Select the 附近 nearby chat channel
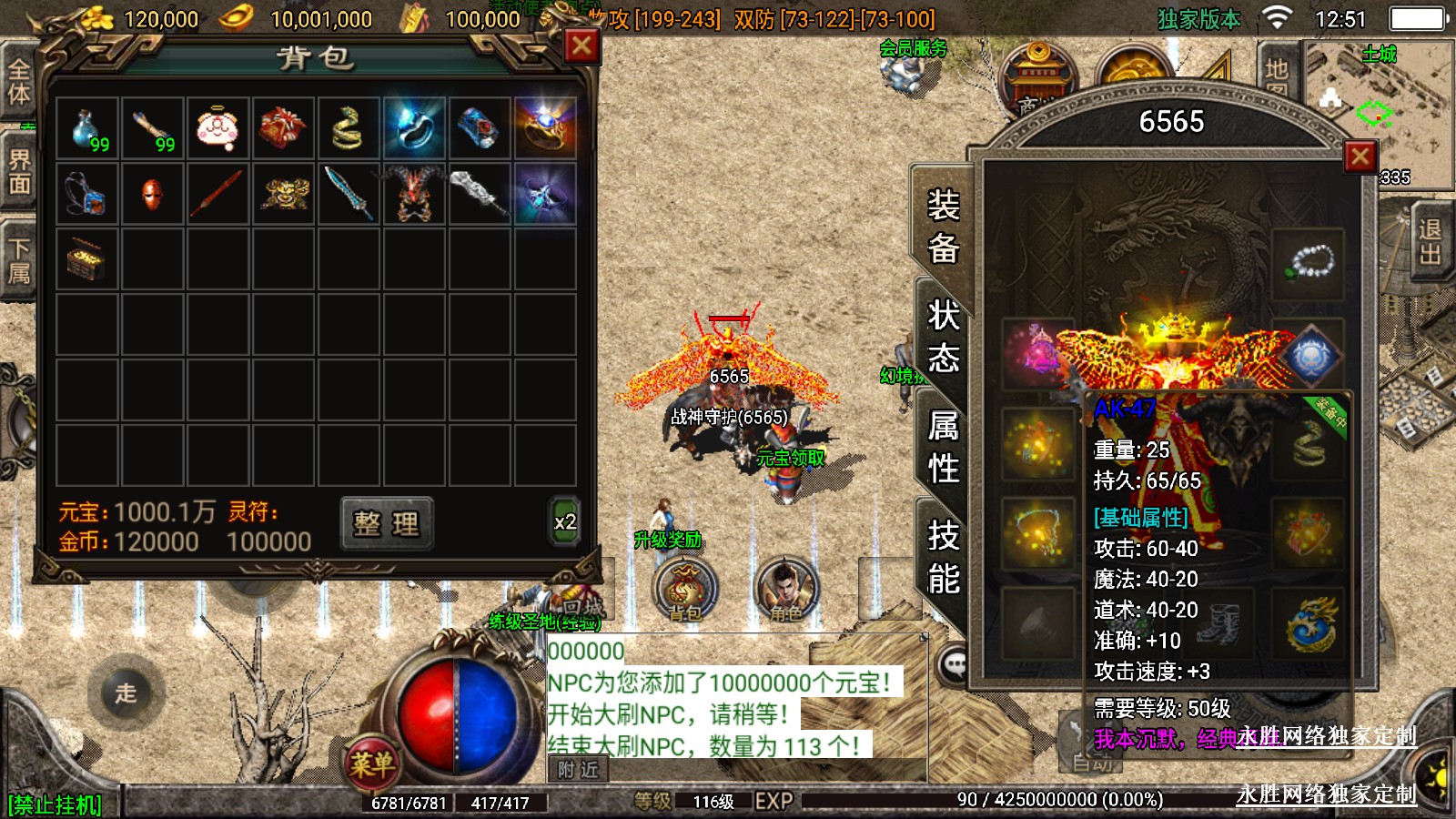 point(578,770)
